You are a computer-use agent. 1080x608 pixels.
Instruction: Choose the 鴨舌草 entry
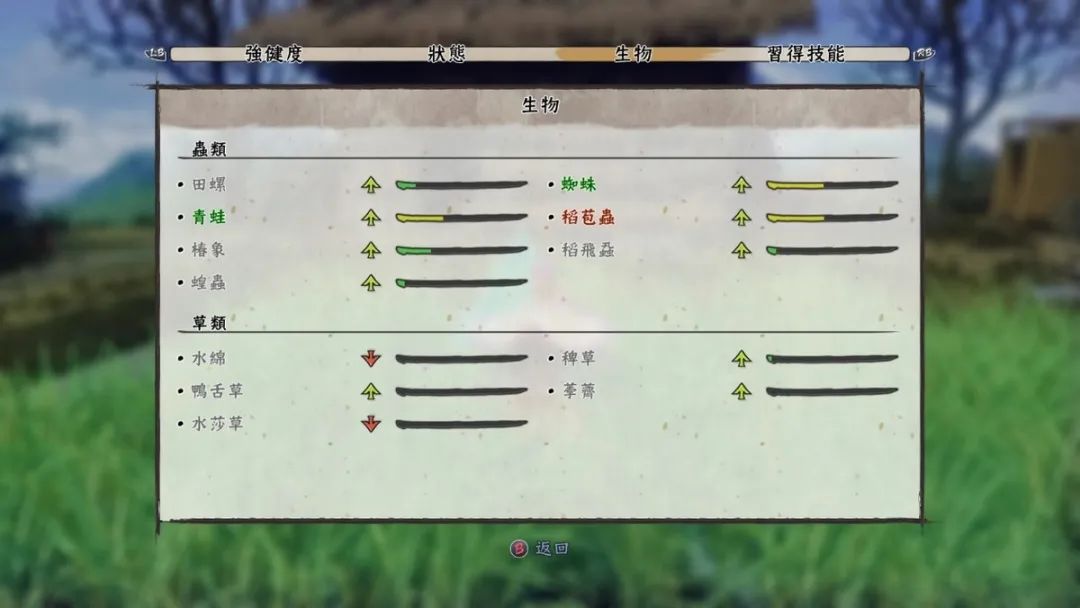pos(216,391)
